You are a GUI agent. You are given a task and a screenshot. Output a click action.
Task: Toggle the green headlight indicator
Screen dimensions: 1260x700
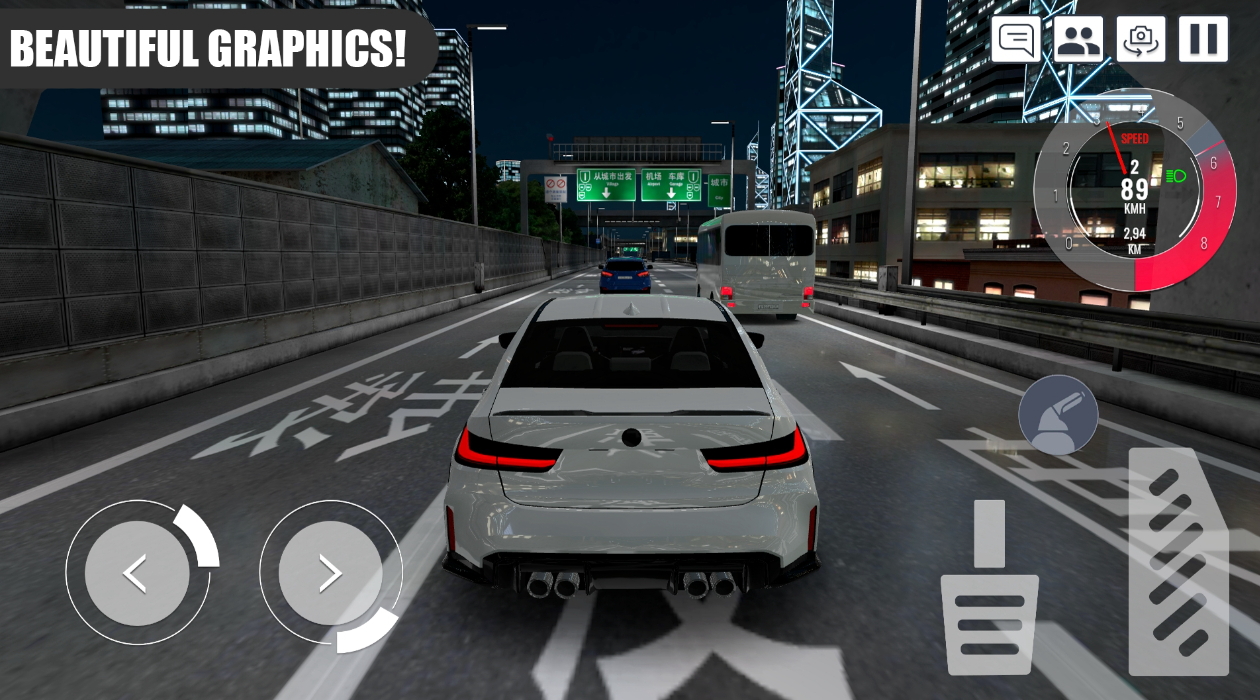[1175, 176]
